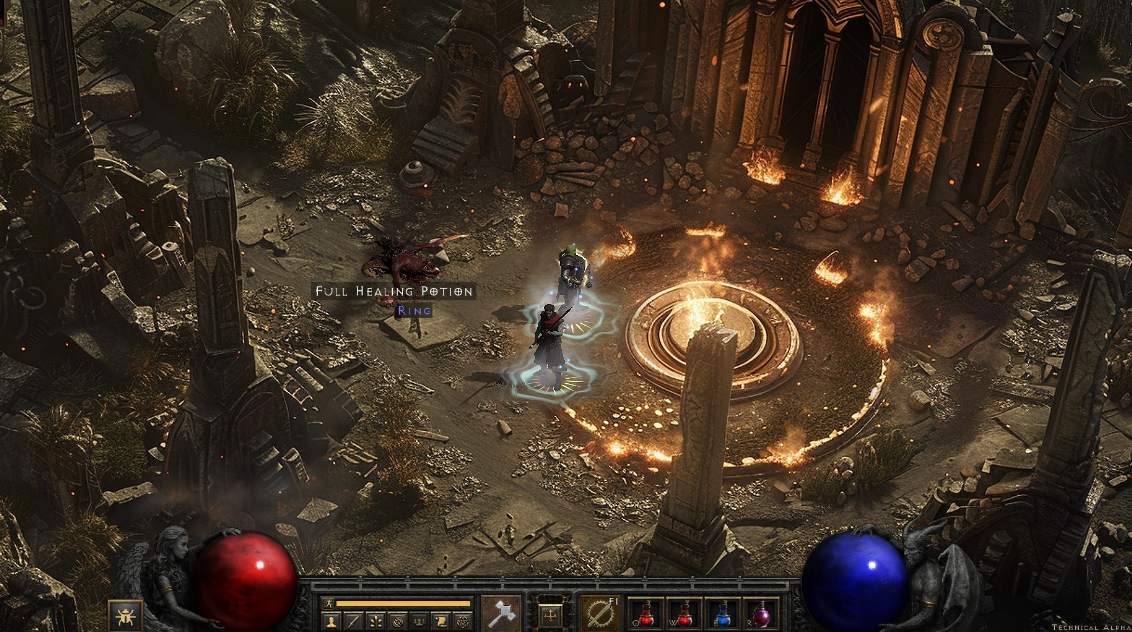Click the pentagram circle mini-menu button
1132x632 pixels.
coord(461,621)
